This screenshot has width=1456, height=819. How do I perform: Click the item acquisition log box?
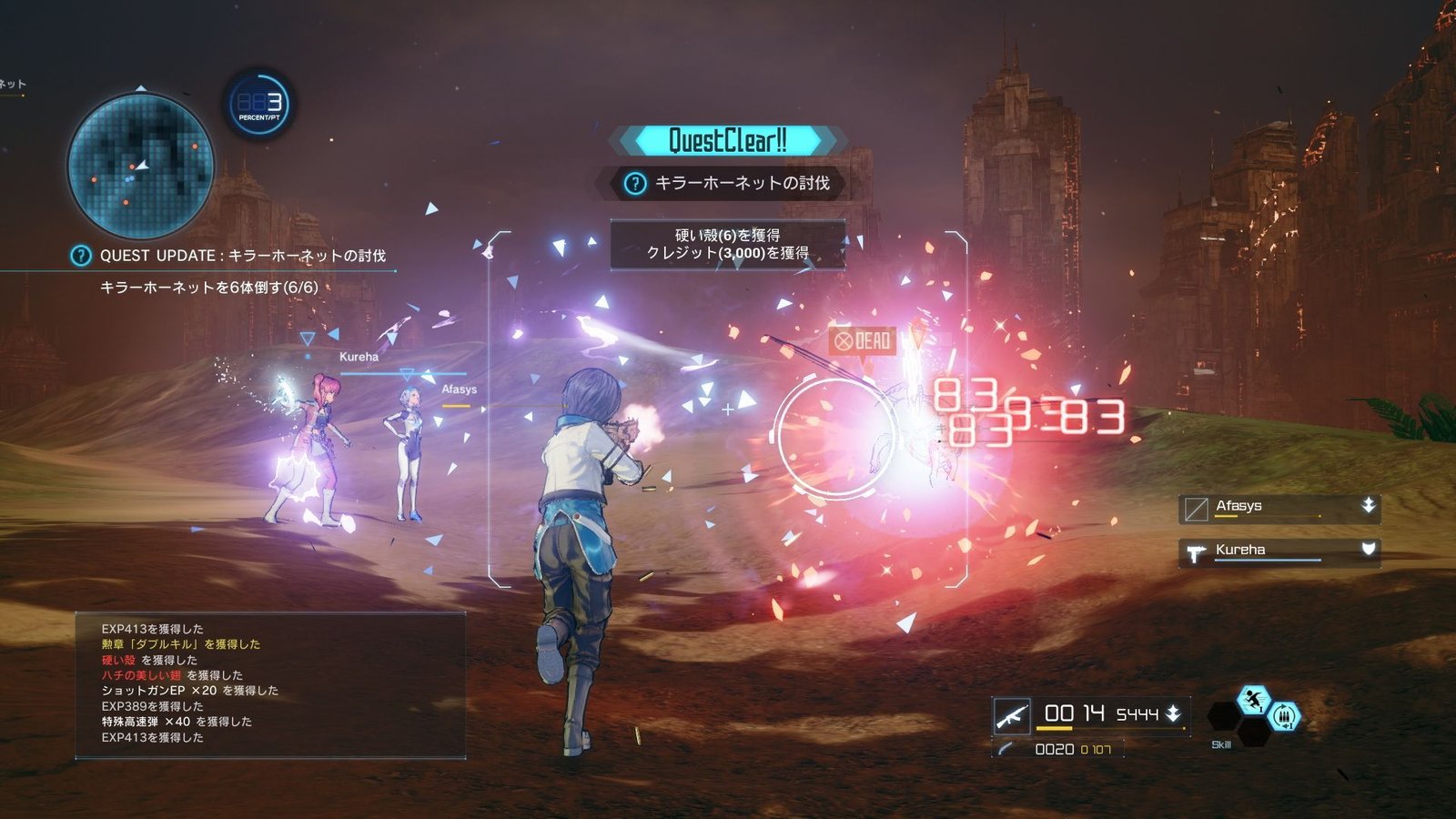270,684
